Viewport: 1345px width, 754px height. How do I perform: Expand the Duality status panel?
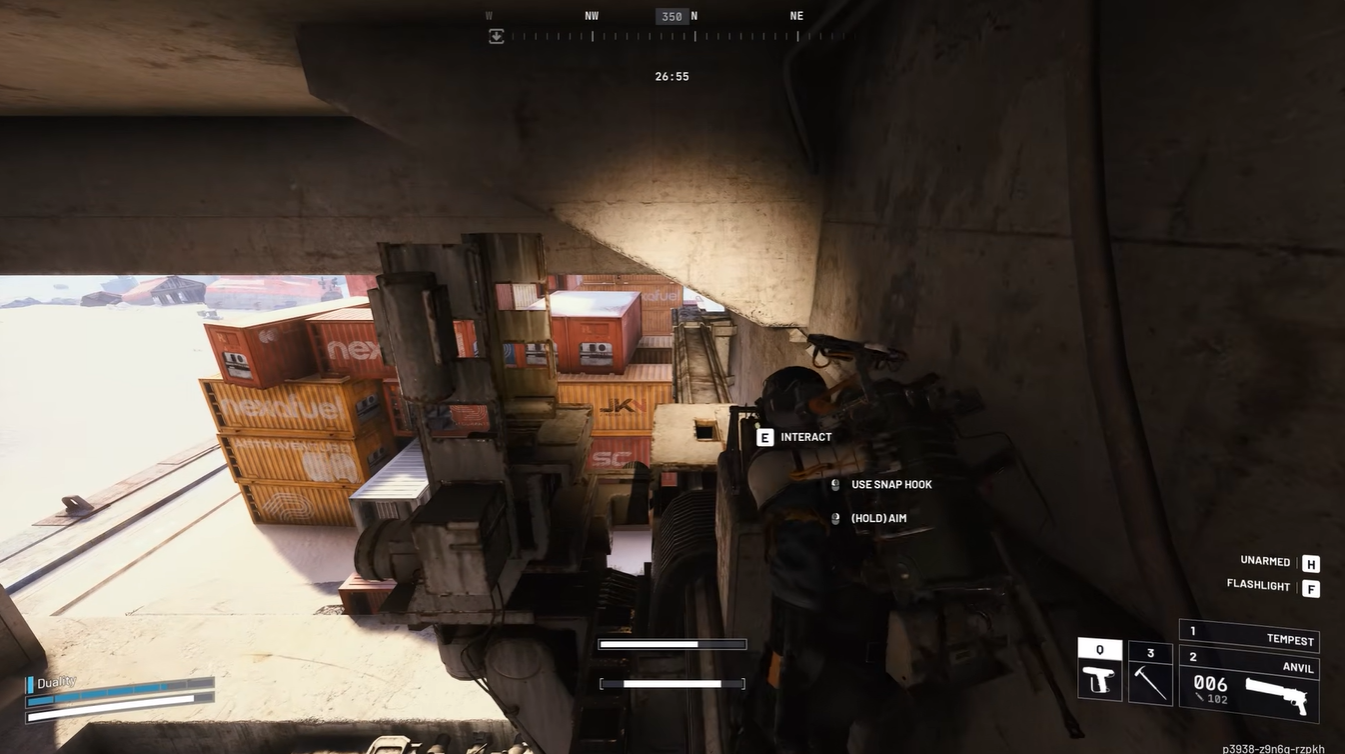[55, 681]
